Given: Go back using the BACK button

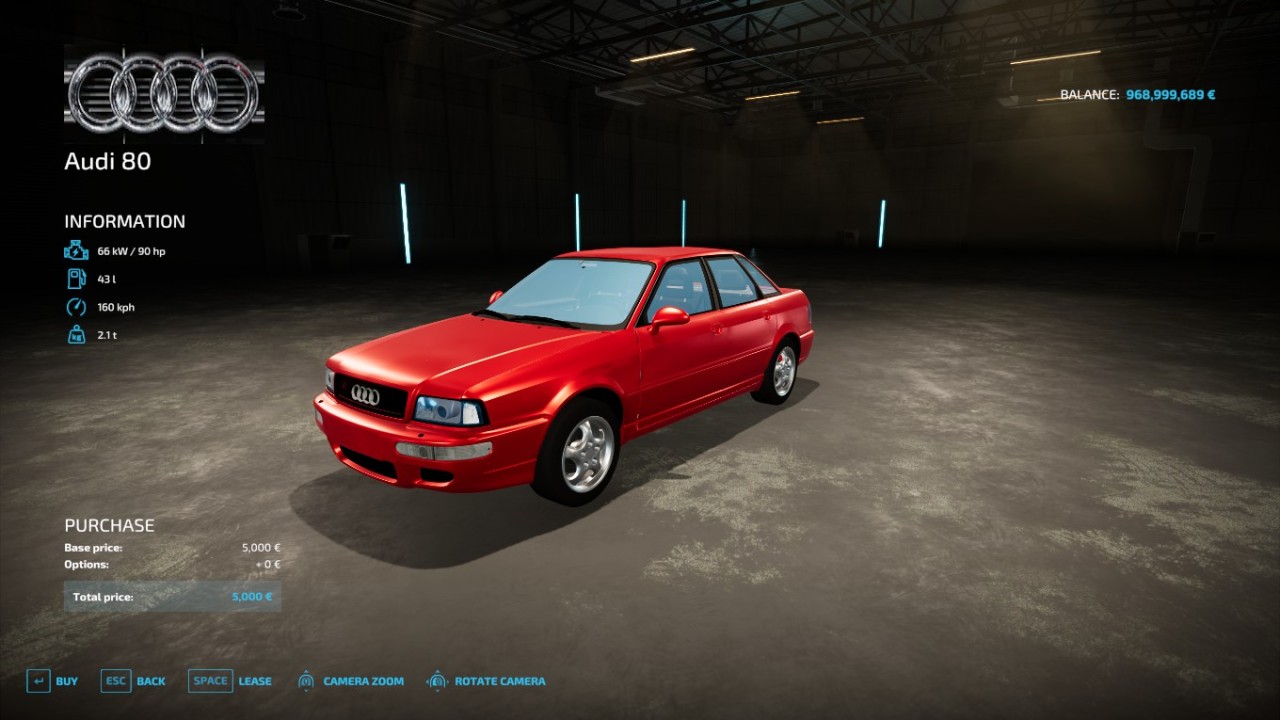Looking at the screenshot, I should click(150, 680).
